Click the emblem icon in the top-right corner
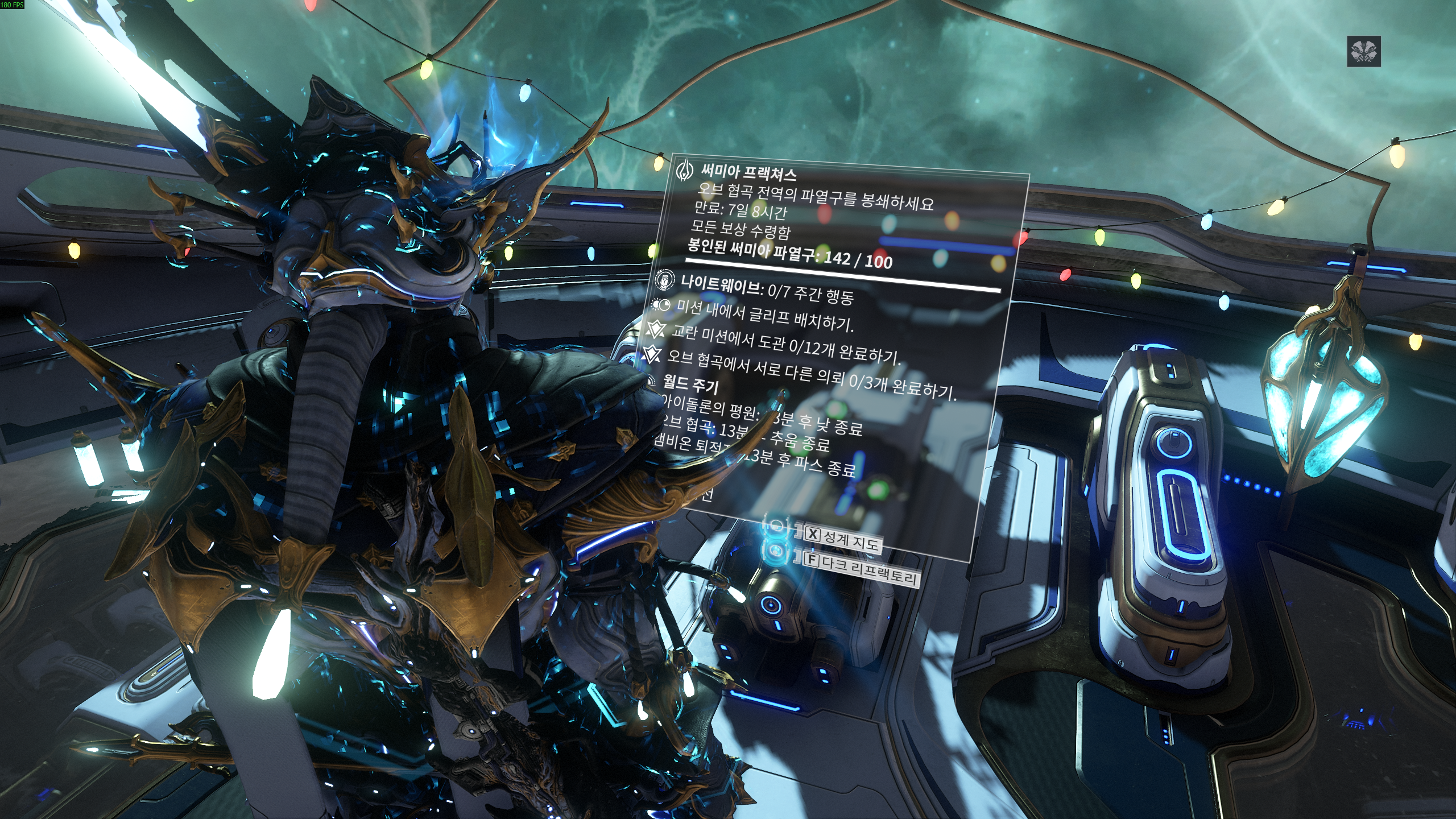 coord(1363,52)
